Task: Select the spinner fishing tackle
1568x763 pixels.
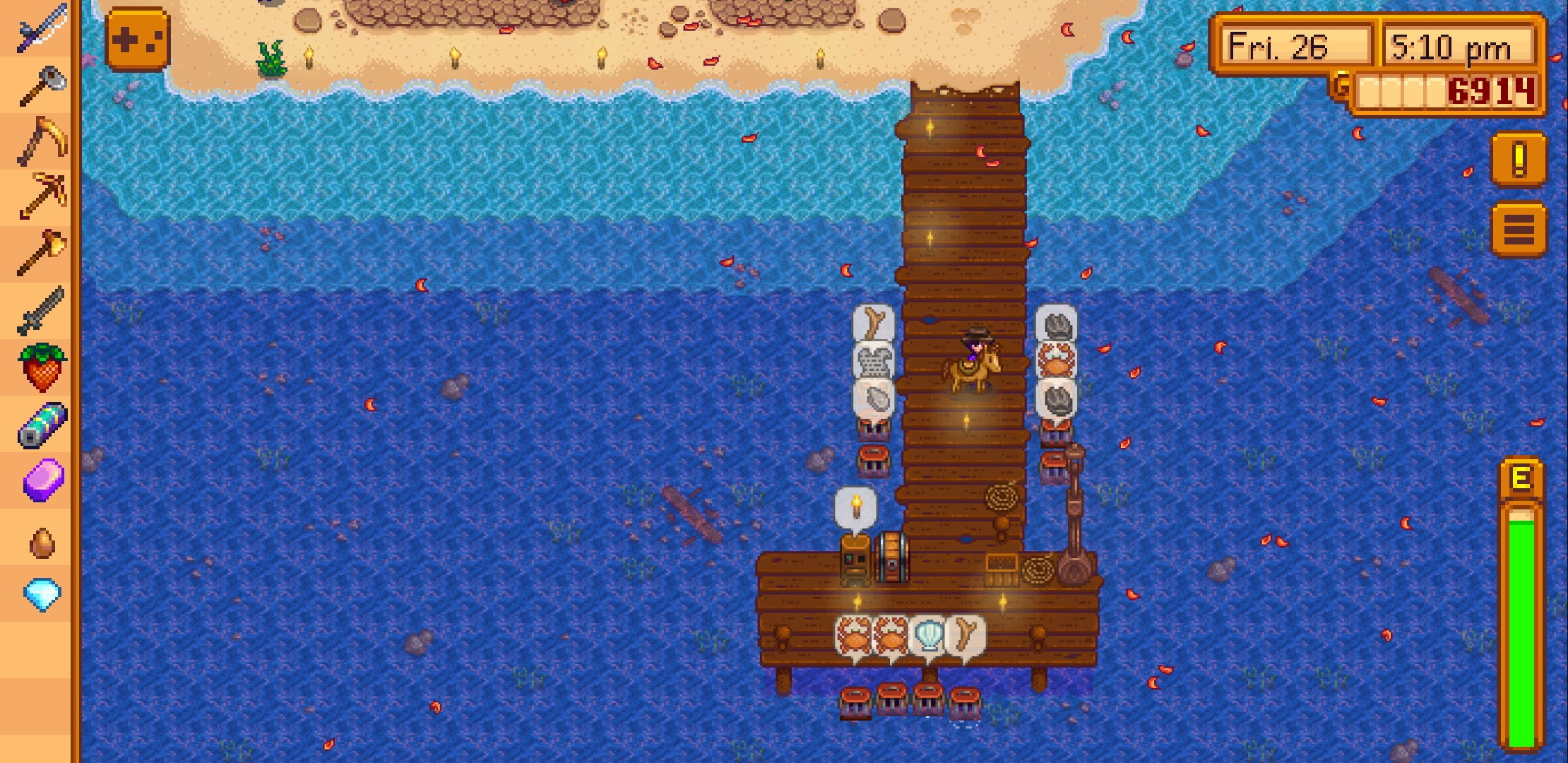Action: [x=39, y=424]
